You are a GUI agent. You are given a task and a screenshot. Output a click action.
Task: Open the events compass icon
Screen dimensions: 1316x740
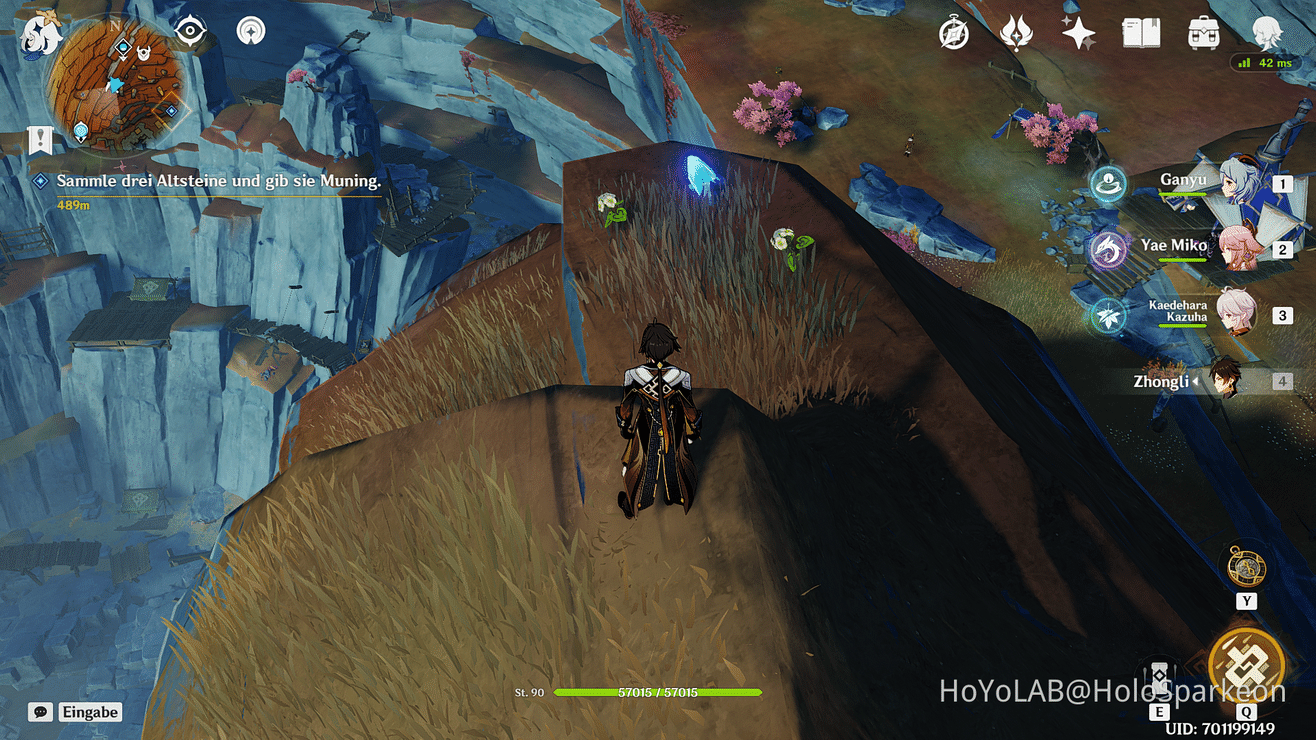(x=954, y=34)
